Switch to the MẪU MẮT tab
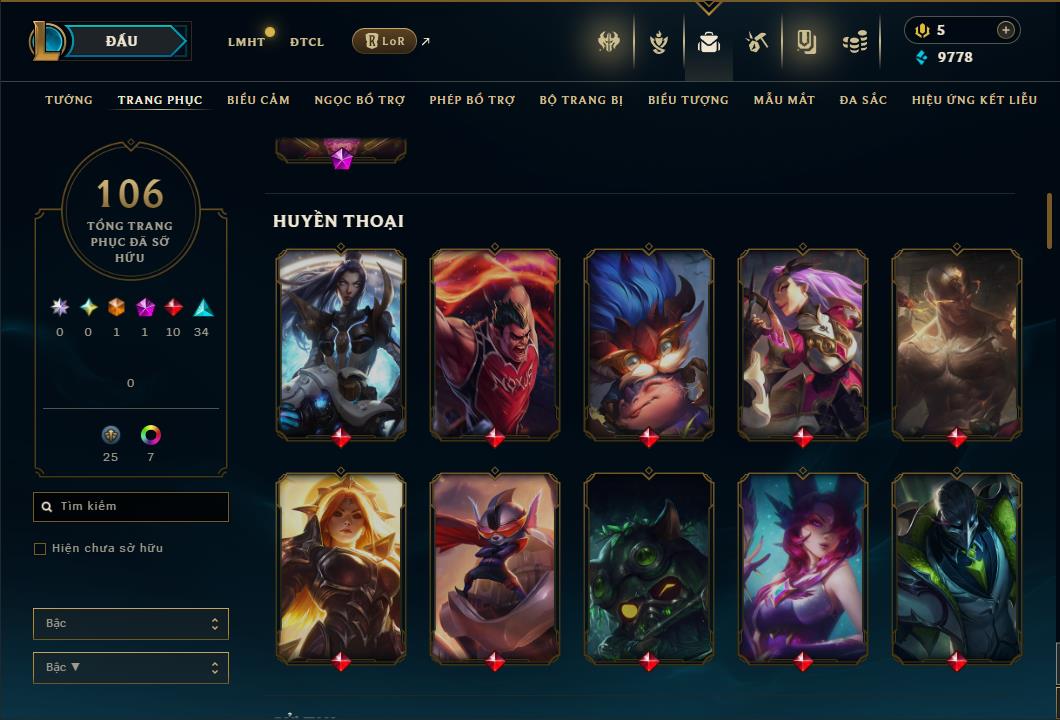1060x720 pixels. pyautogui.click(x=784, y=100)
